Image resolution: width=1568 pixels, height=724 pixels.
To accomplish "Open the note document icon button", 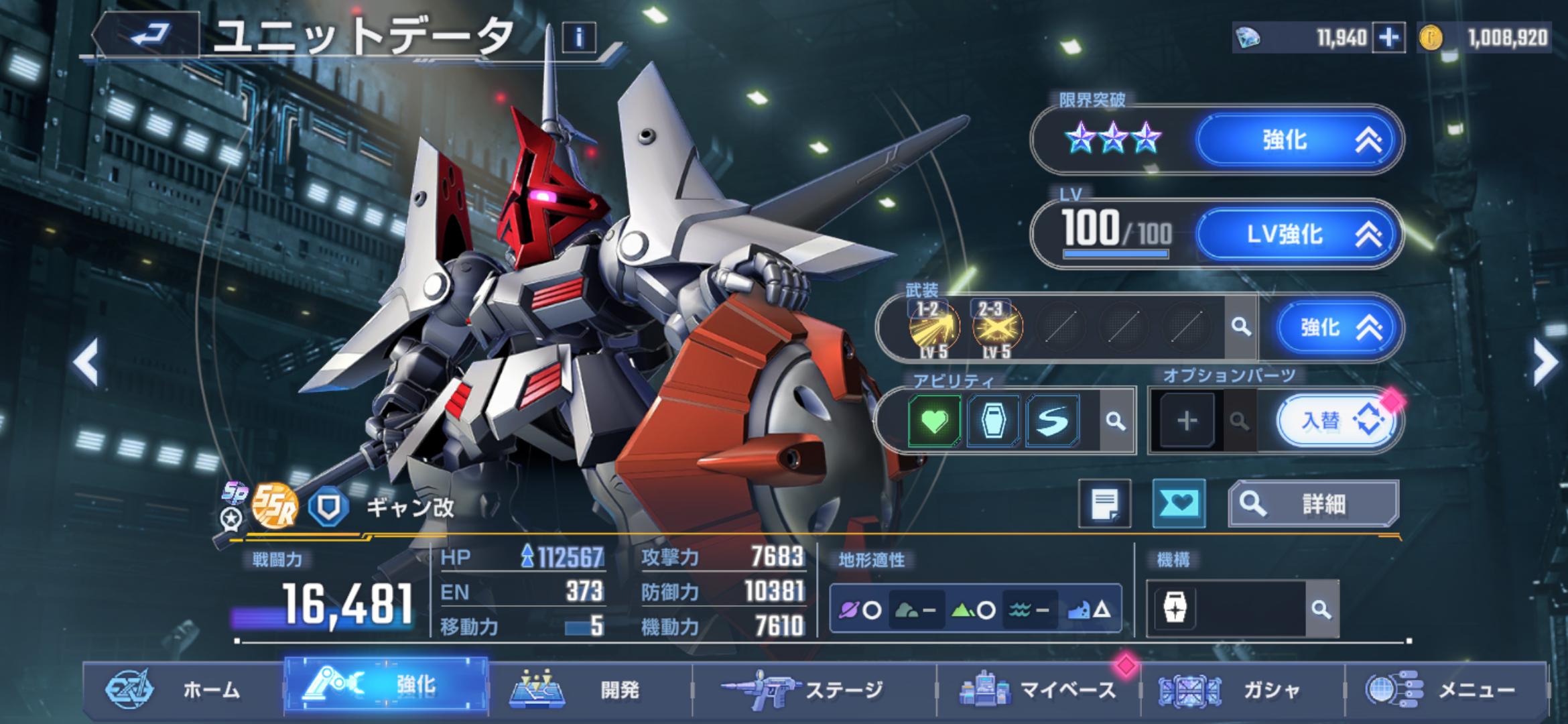I will [1104, 503].
